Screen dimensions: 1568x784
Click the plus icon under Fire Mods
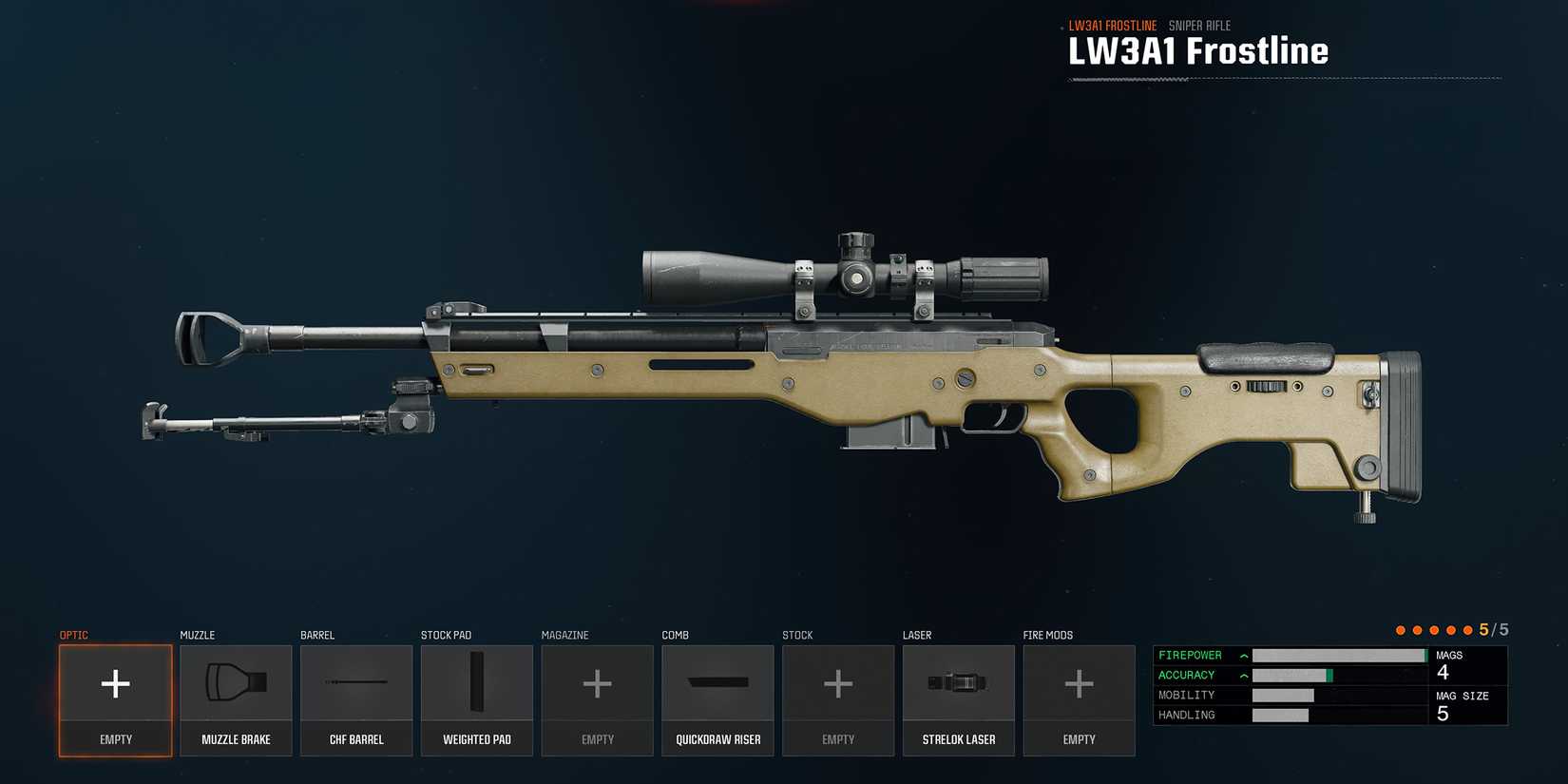coord(1079,682)
